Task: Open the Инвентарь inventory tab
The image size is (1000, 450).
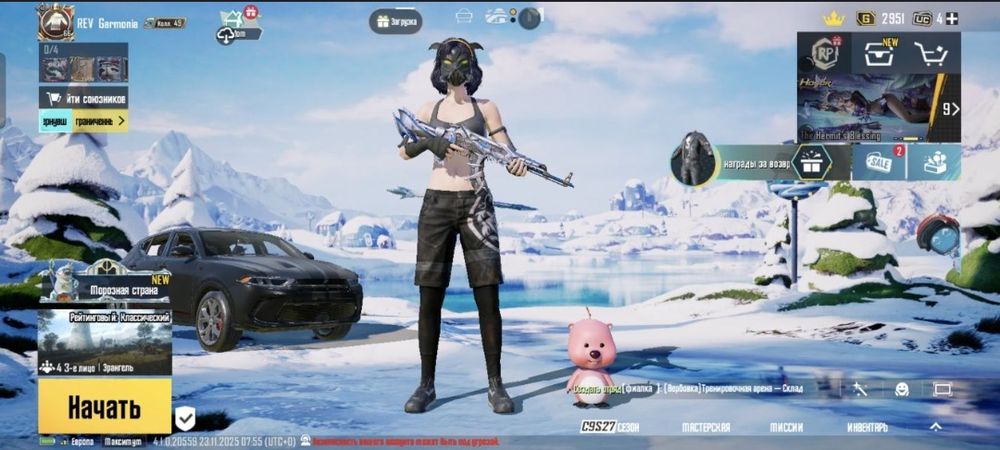Action: [866, 427]
